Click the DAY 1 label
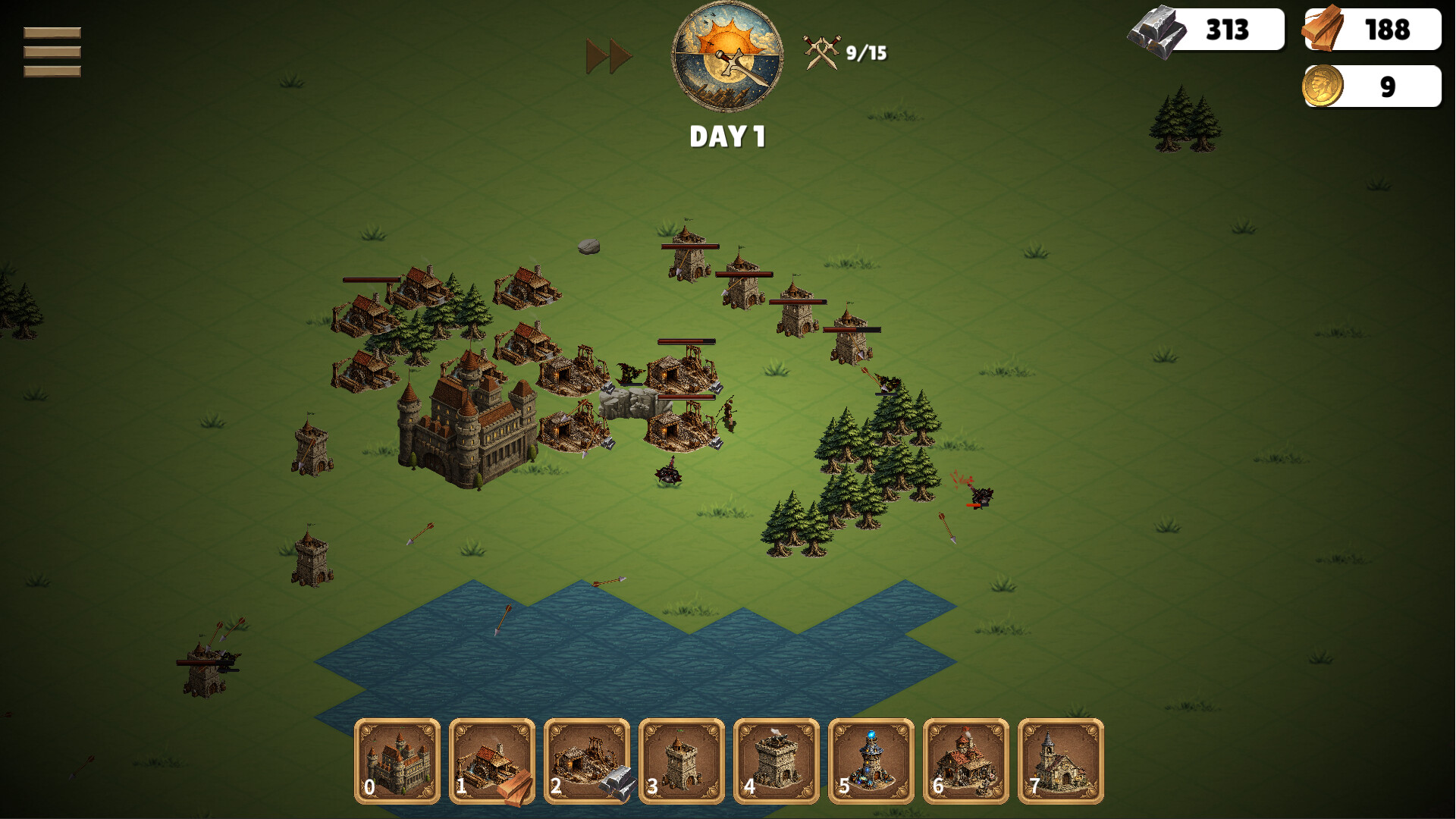 click(727, 136)
